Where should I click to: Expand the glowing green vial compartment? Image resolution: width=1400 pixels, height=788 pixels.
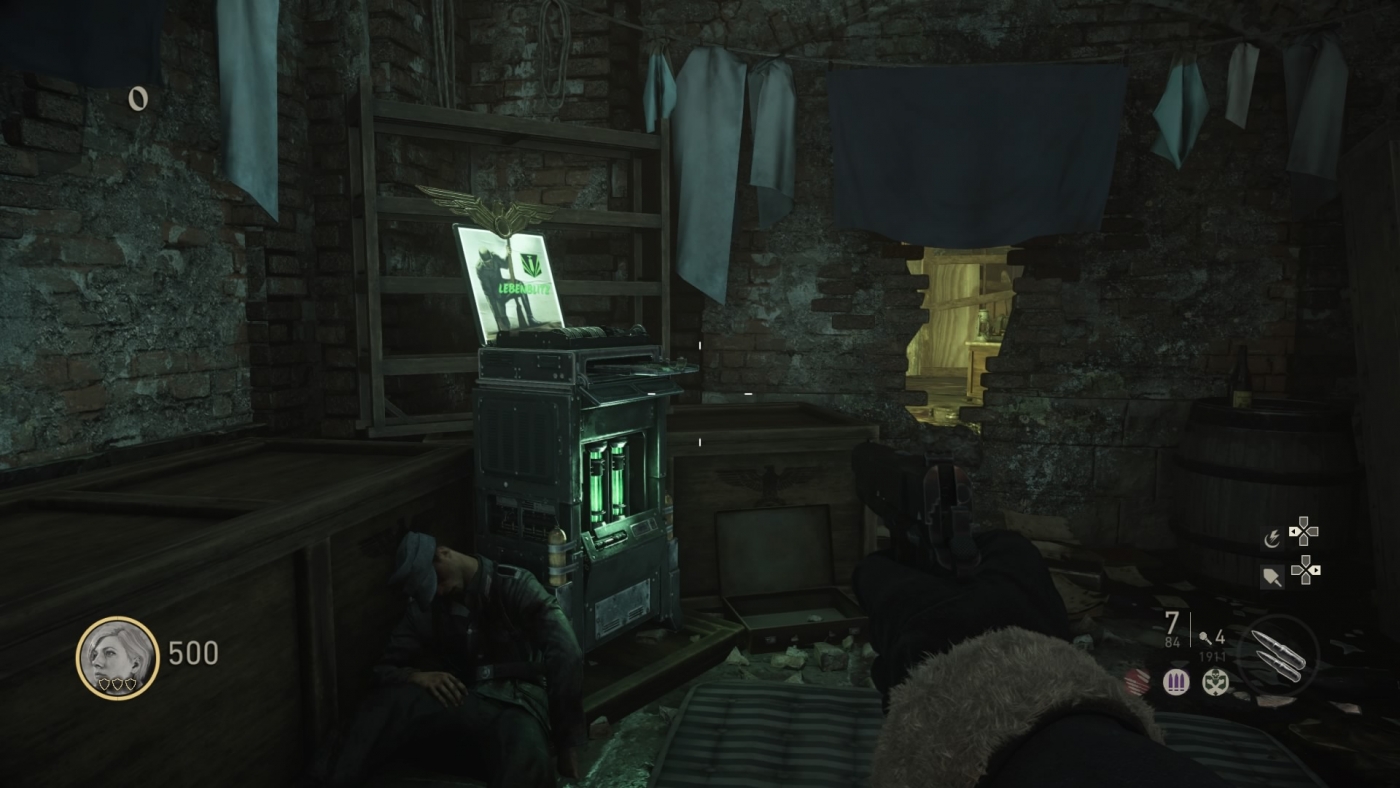pyautogui.click(x=610, y=480)
